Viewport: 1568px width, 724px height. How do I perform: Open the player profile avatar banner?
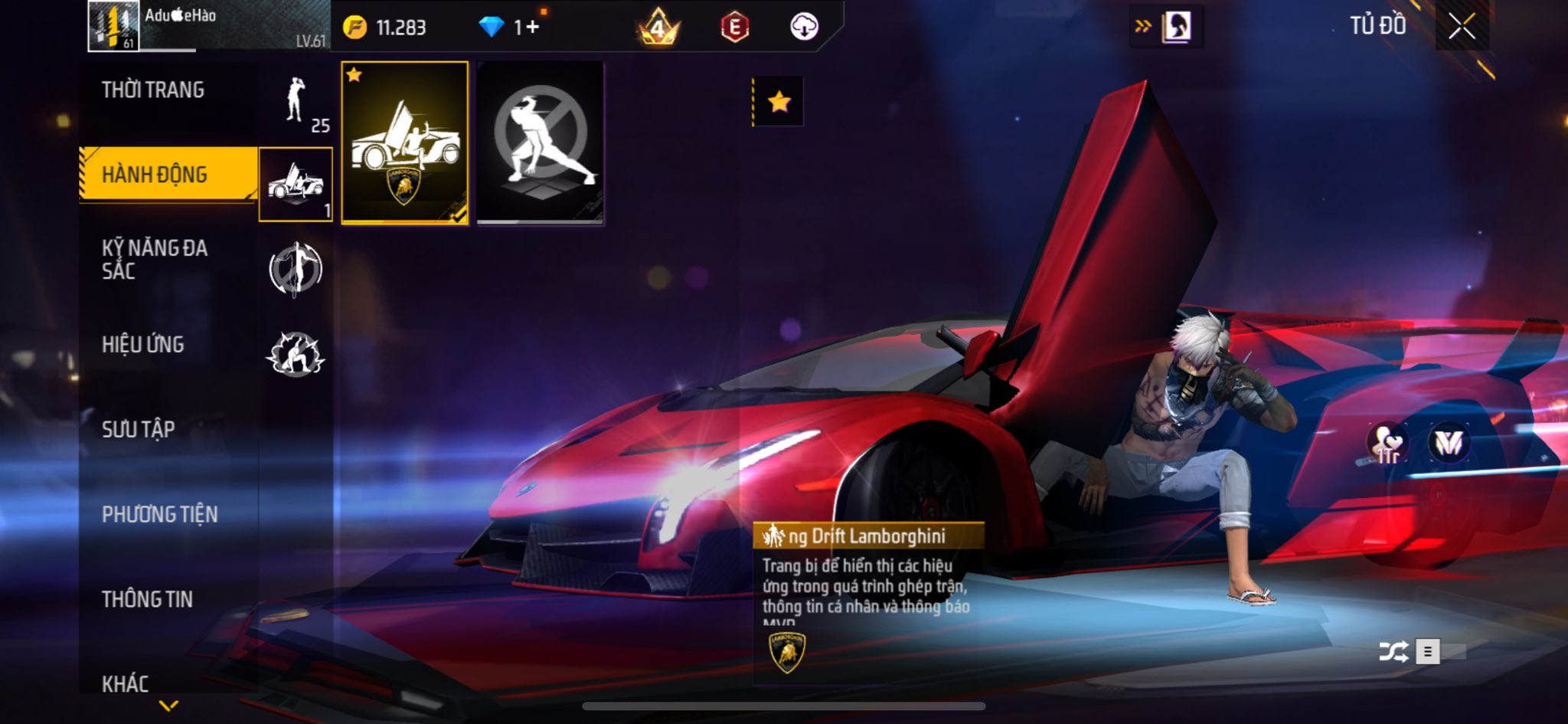tap(208, 27)
